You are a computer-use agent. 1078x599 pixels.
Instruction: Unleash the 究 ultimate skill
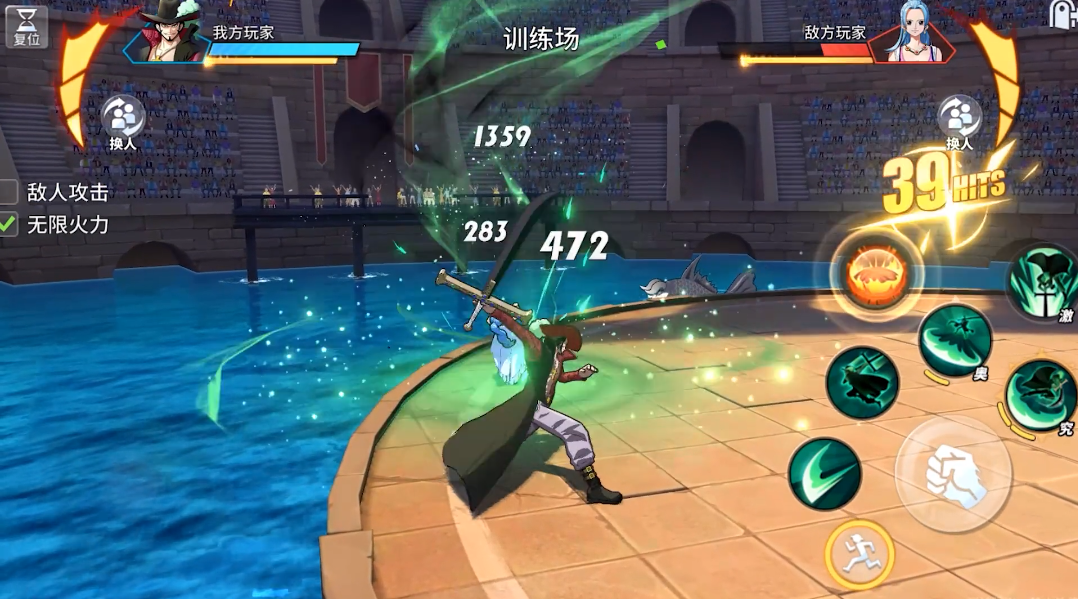[x=1041, y=394]
